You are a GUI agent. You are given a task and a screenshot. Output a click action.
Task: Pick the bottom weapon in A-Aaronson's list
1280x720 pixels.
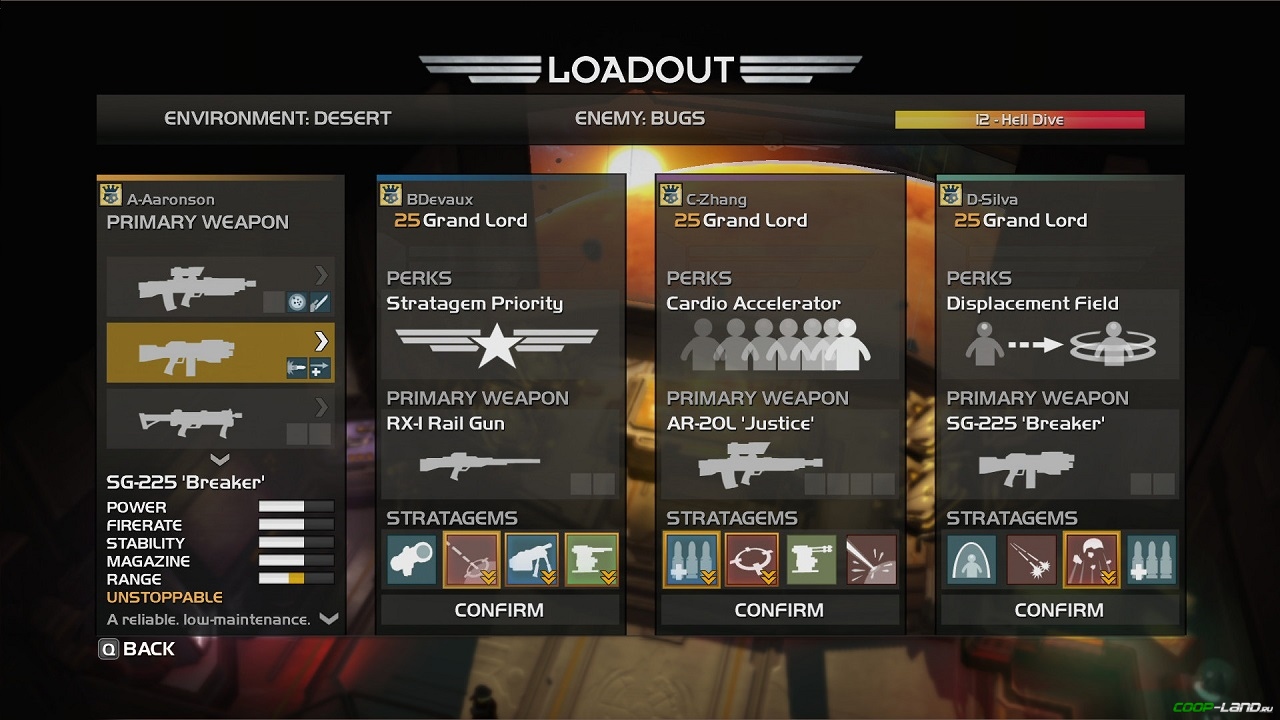pos(220,418)
